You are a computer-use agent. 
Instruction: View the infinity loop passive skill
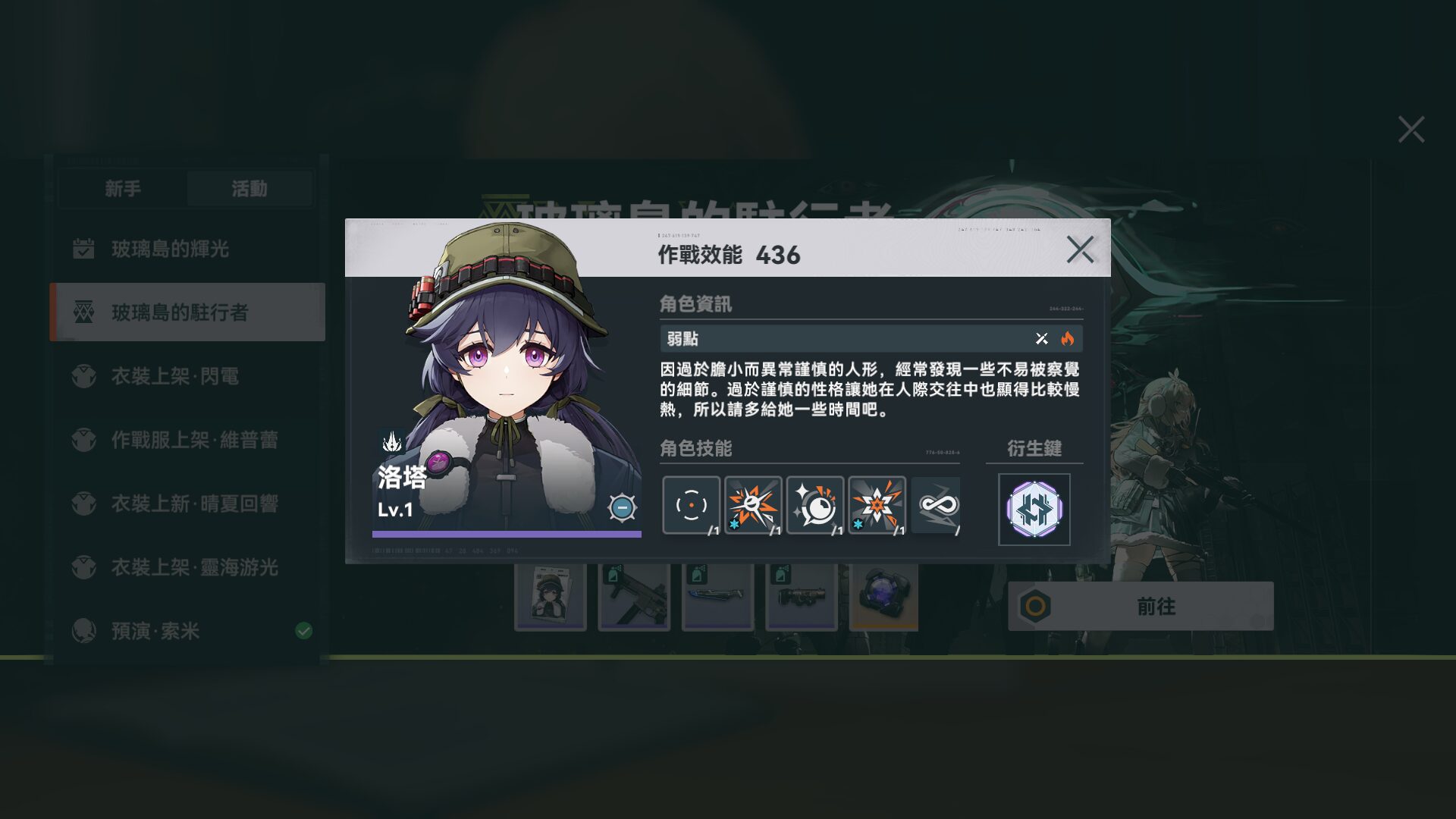pyautogui.click(x=937, y=505)
